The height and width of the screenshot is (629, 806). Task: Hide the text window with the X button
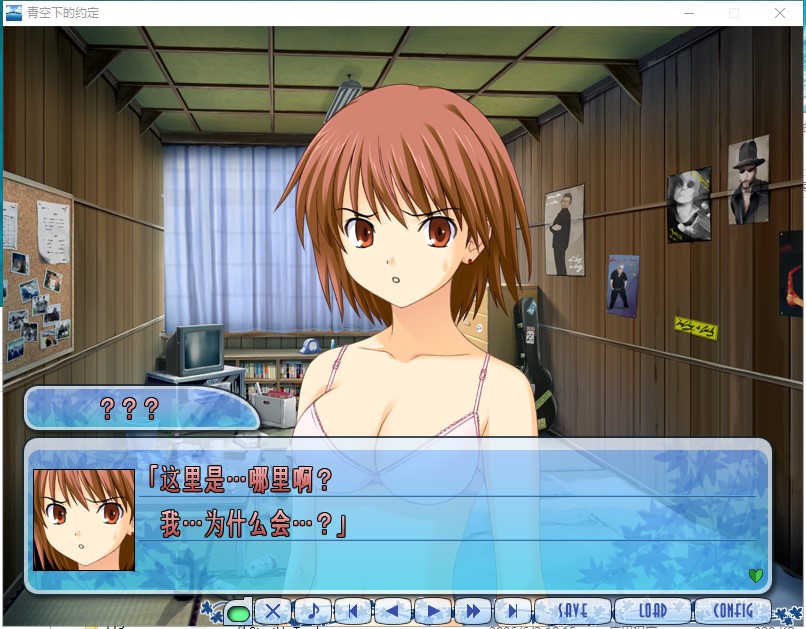tap(273, 610)
